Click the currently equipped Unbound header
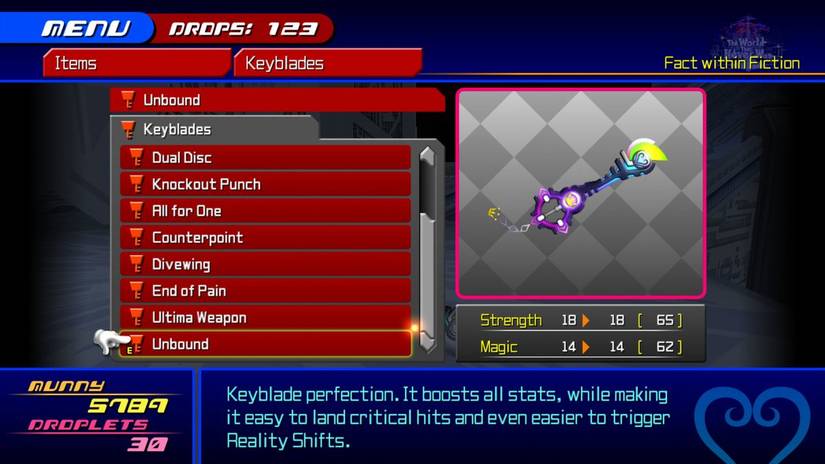 [x=277, y=100]
